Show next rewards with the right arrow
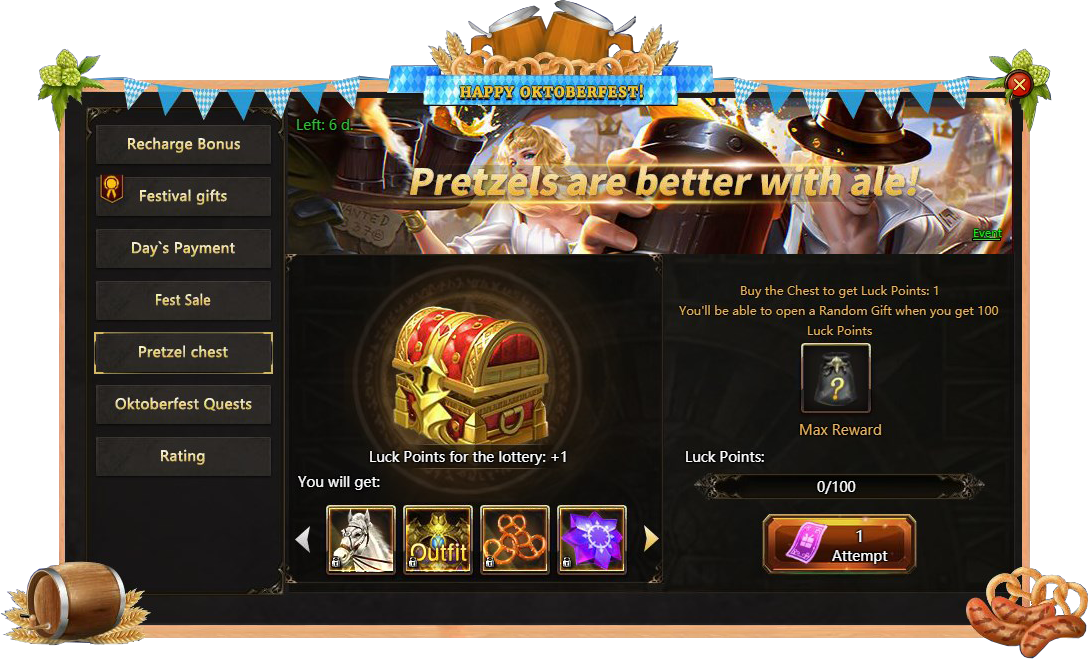 click(651, 540)
